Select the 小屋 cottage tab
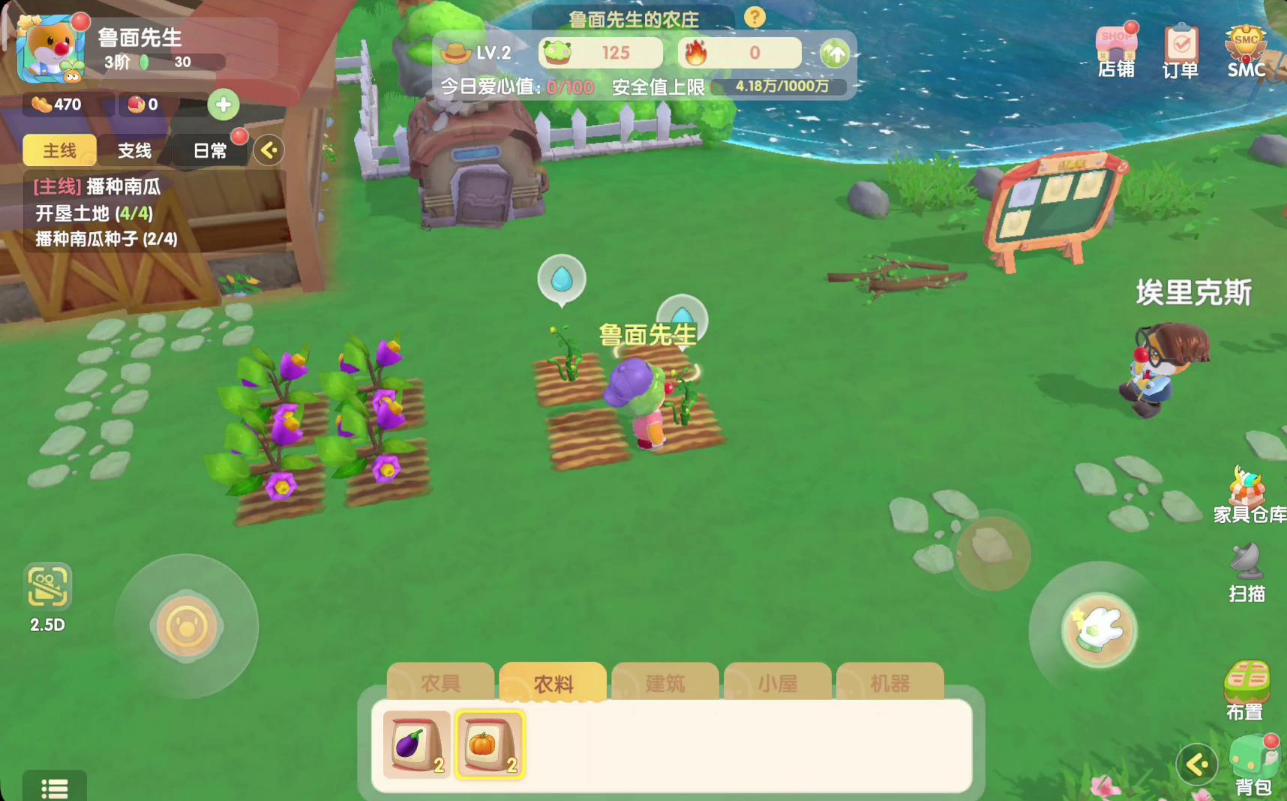Screen dimensions: 1287x801 click(777, 683)
